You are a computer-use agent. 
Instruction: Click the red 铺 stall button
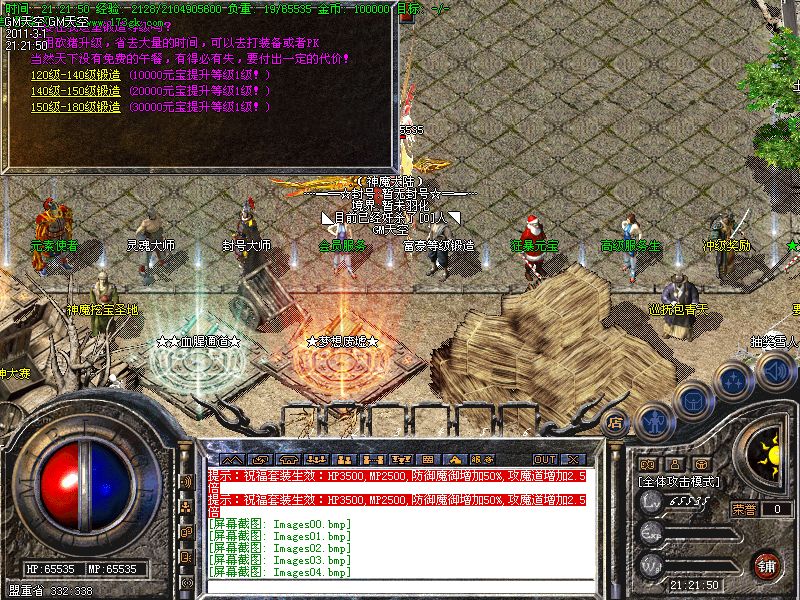tap(766, 565)
